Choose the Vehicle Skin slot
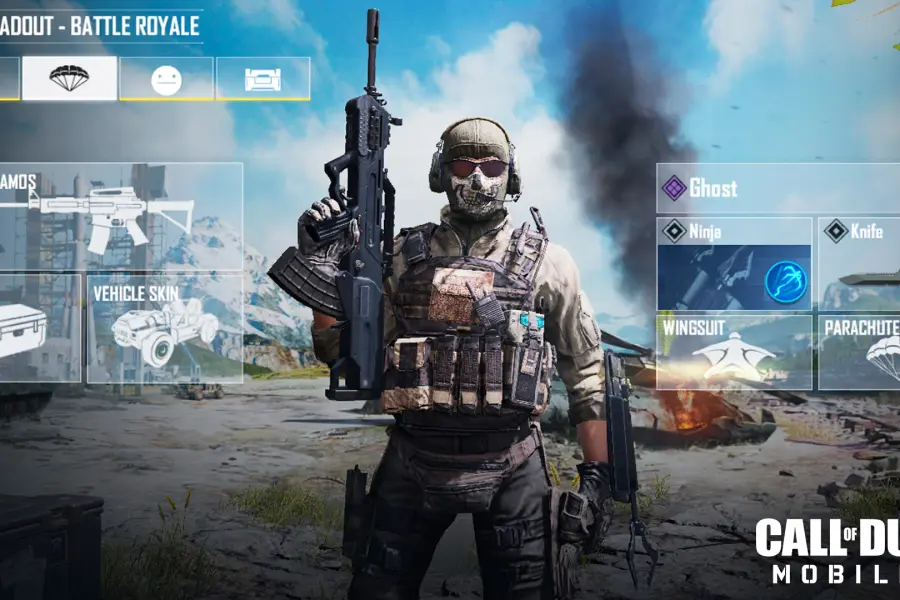The width and height of the screenshot is (900, 600). 164,329
